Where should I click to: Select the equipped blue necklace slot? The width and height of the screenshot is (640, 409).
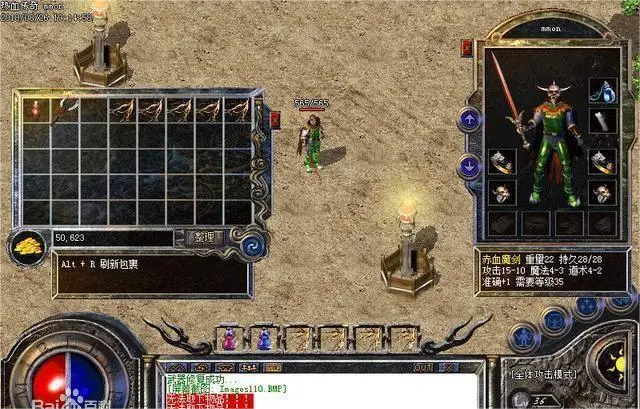[600, 90]
